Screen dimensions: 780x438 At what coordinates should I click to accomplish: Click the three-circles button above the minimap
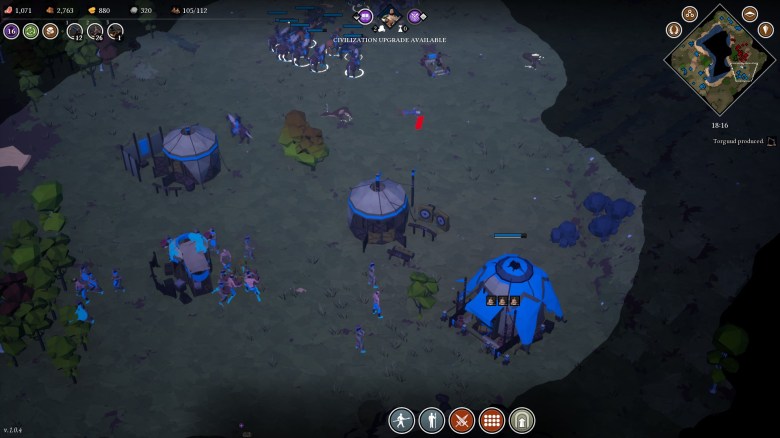[x=690, y=14]
